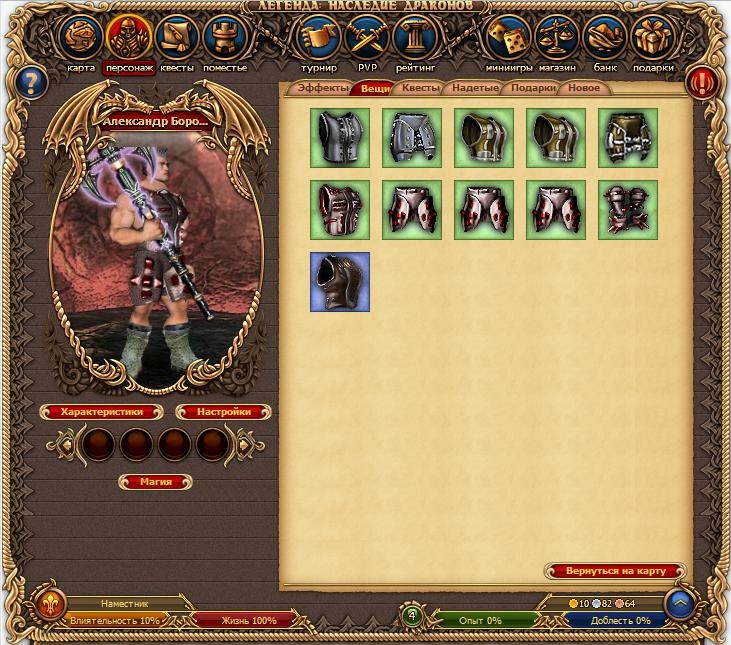731x645 pixels.
Task: Visit the магазин shop menu
Action: [x=557, y=39]
